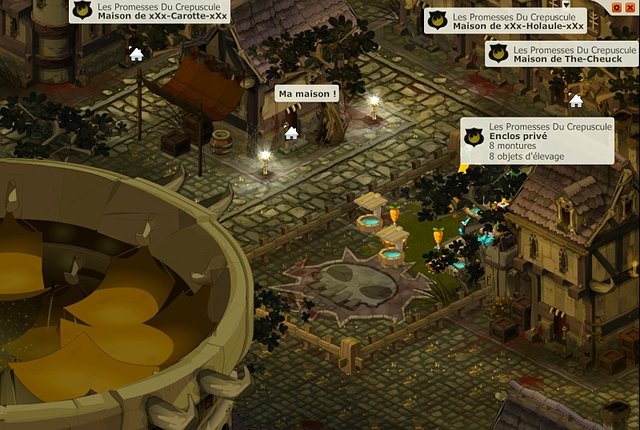This screenshot has width=640, height=430.
Task: Select the house marker below the xXx-Carotte-xXx label
Action: point(136,54)
